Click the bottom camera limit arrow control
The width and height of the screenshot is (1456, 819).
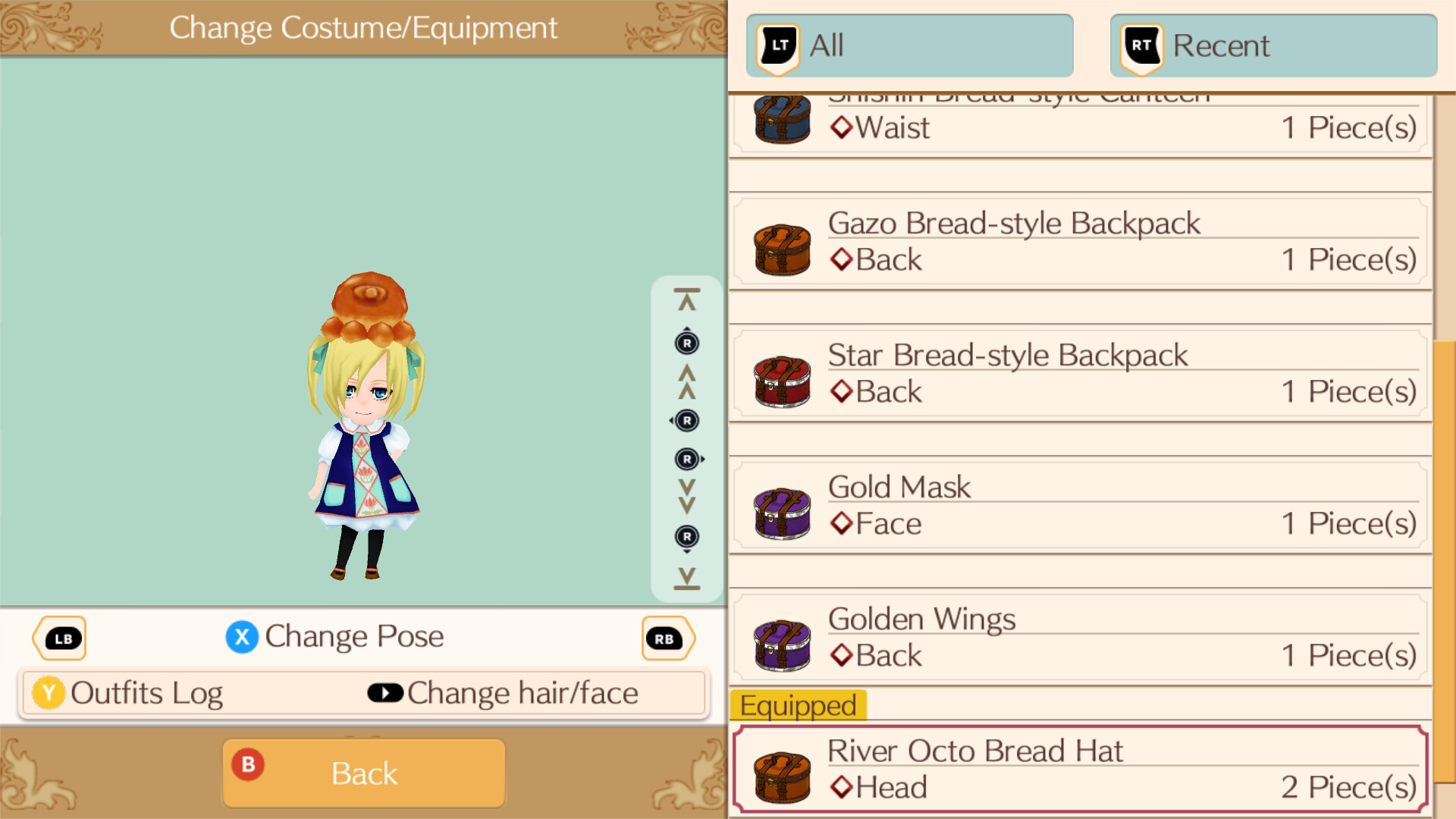click(x=686, y=578)
